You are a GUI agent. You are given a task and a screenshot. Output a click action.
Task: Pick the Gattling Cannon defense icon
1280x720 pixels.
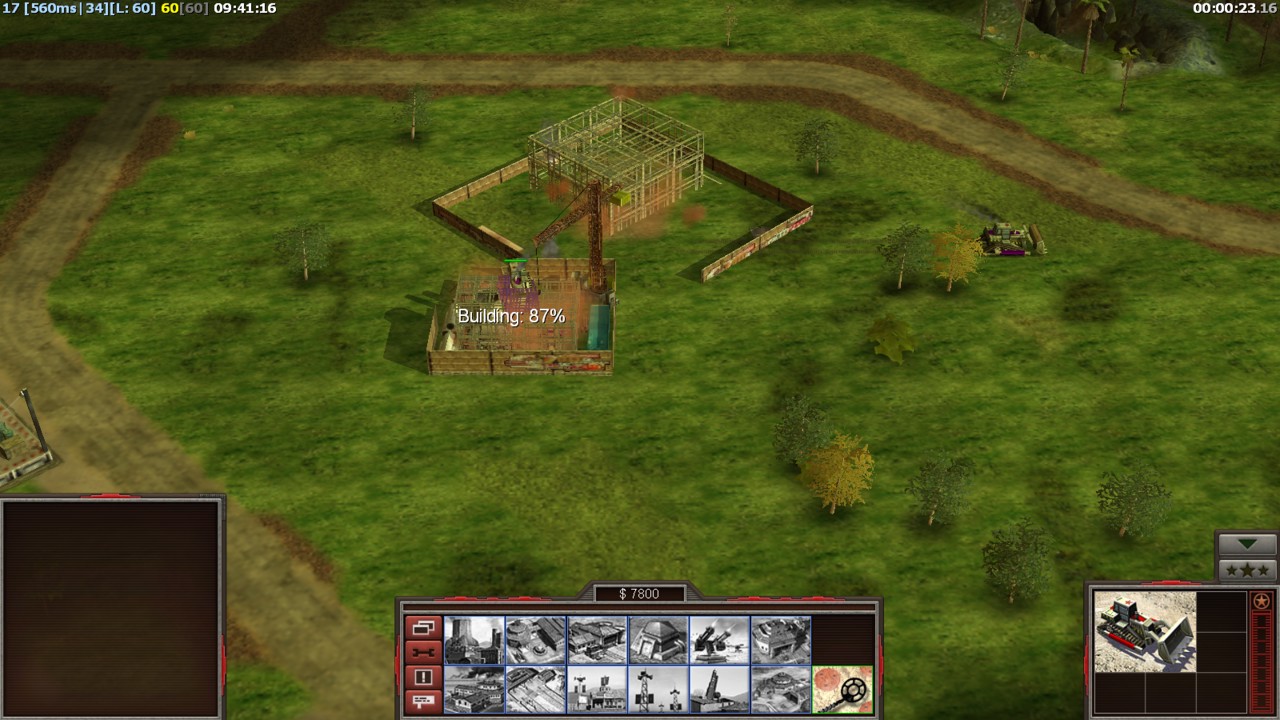coord(719,640)
